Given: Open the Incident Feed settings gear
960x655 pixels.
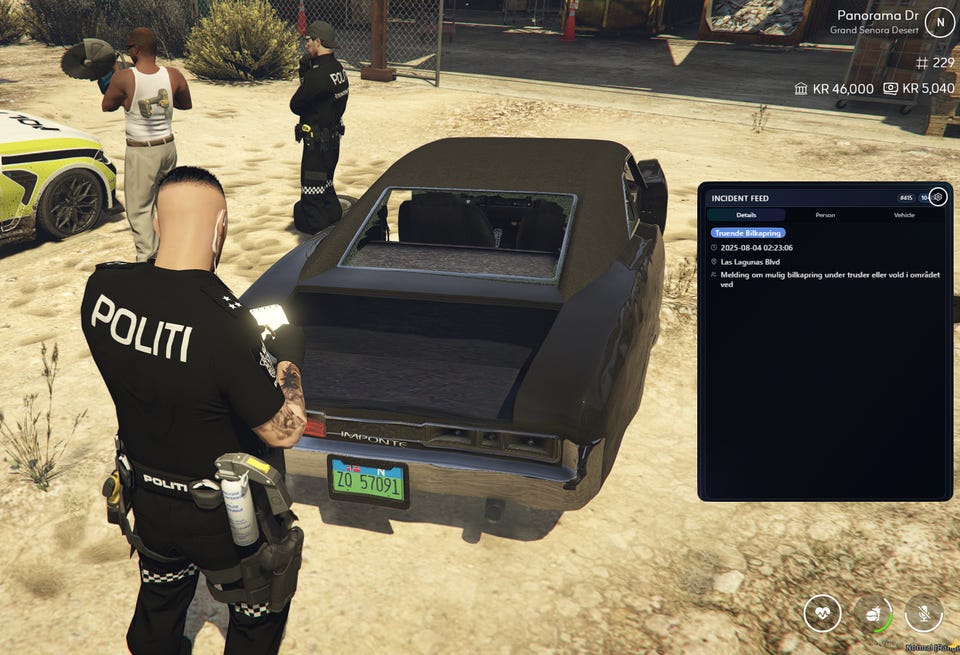Looking at the screenshot, I should point(937,197).
